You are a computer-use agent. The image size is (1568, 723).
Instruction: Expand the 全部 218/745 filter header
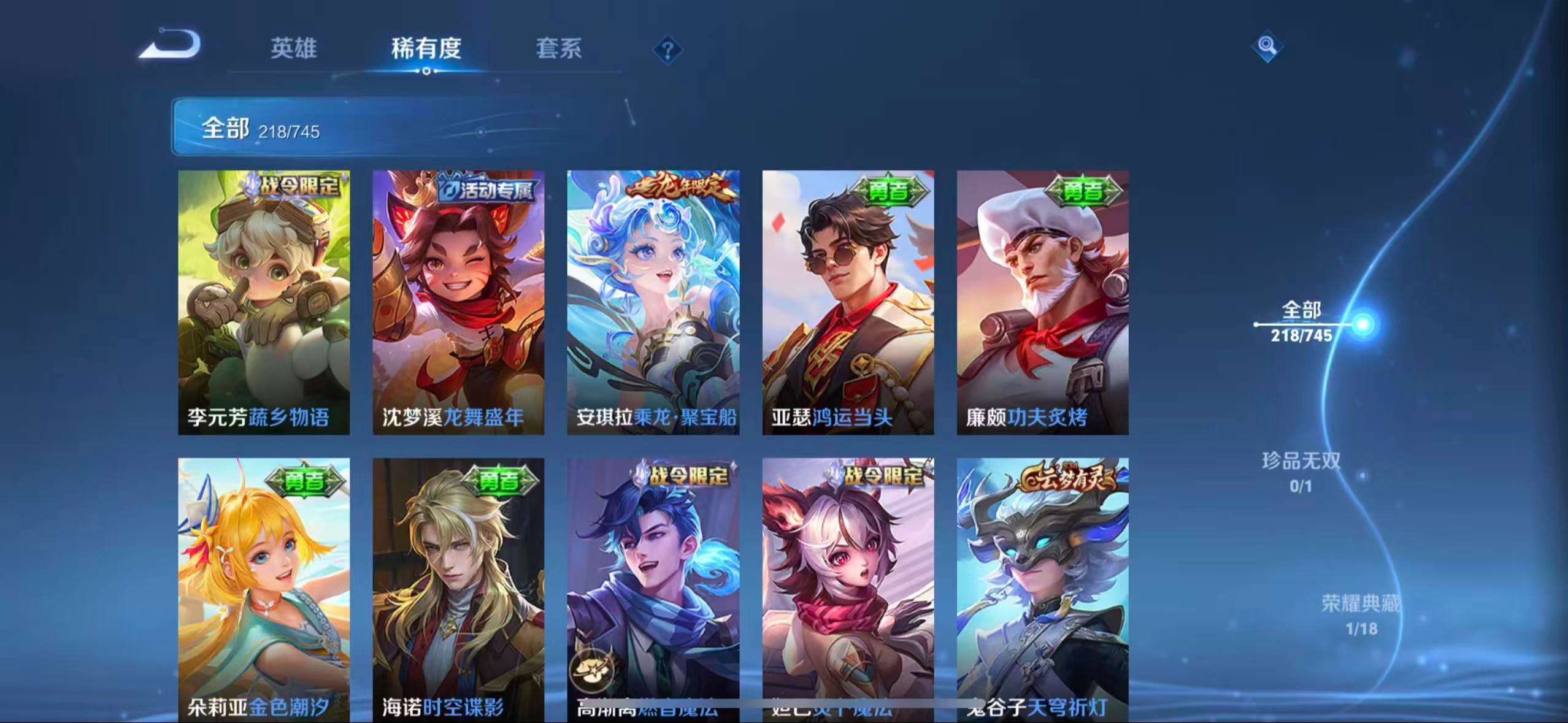point(258,129)
